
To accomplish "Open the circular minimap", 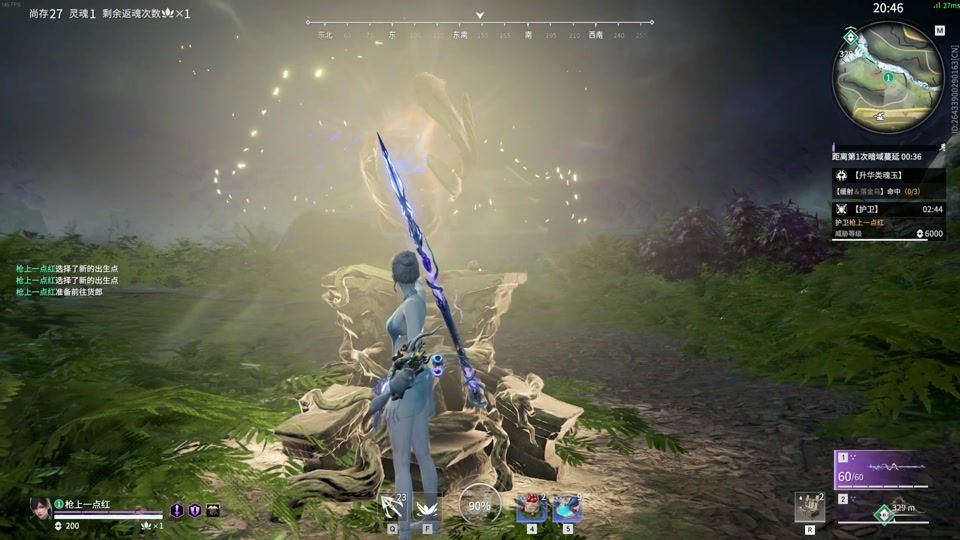I will 888,77.
